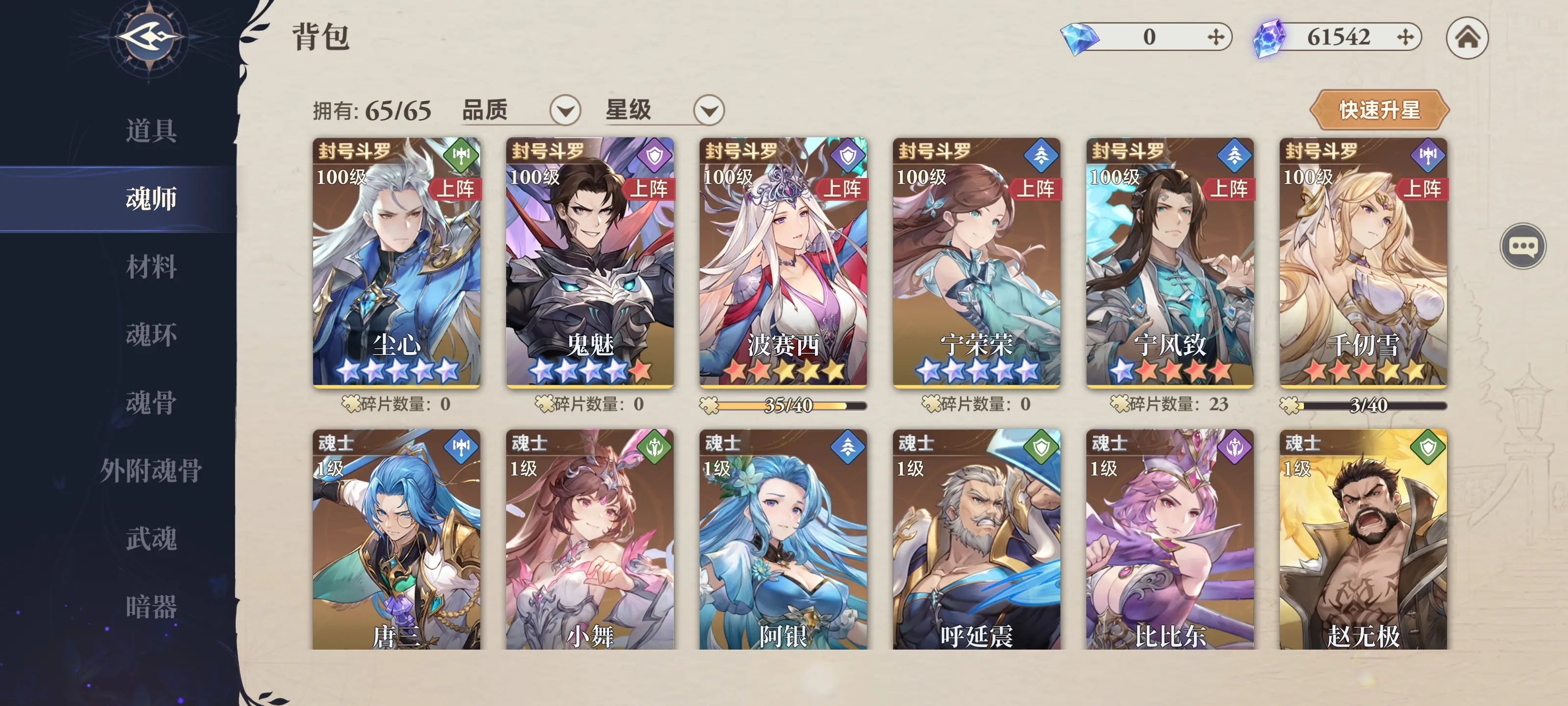Open the chat bubble button
Screen dimensions: 1568x706
(1522, 246)
